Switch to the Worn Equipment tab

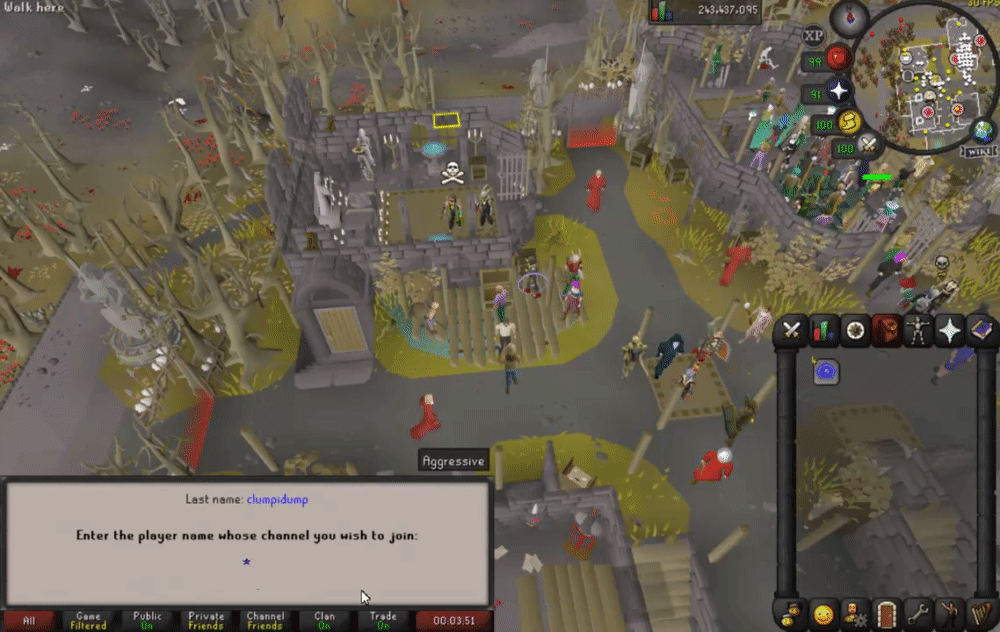point(917,329)
